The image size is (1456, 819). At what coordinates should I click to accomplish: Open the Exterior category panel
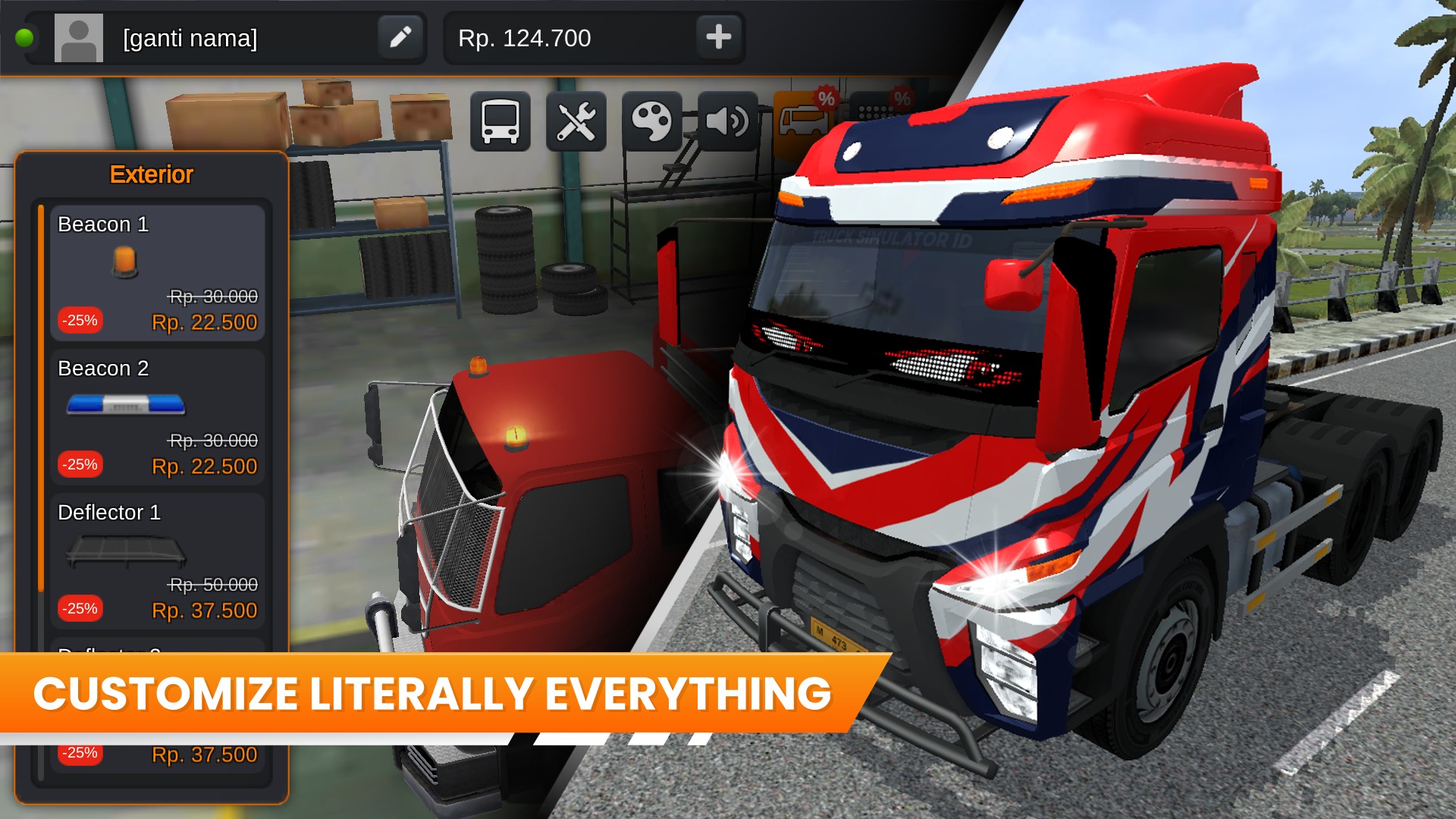[151, 174]
